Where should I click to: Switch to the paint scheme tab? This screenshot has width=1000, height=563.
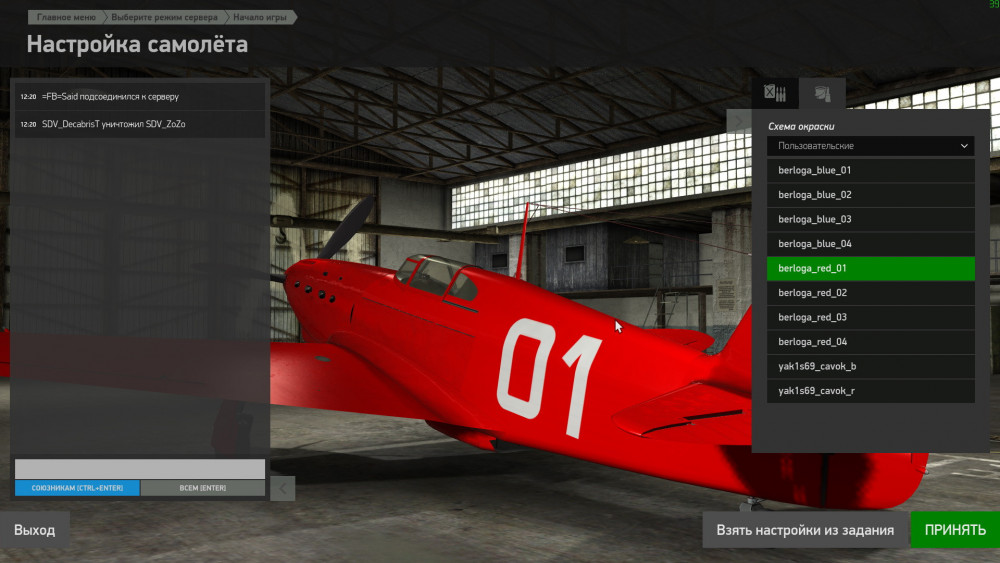(822, 94)
